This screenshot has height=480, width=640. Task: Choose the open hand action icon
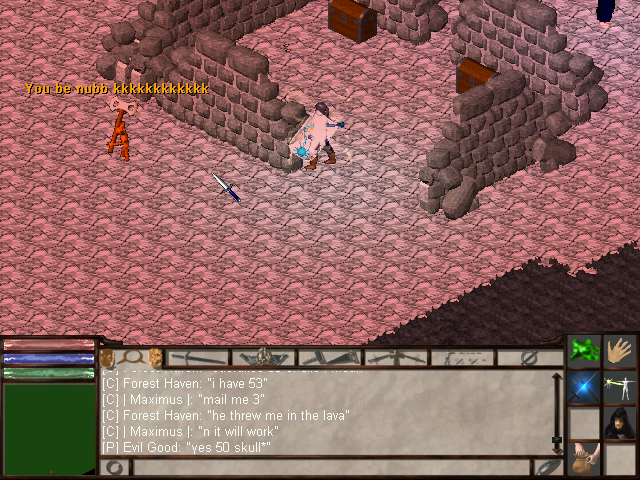(x=621, y=352)
